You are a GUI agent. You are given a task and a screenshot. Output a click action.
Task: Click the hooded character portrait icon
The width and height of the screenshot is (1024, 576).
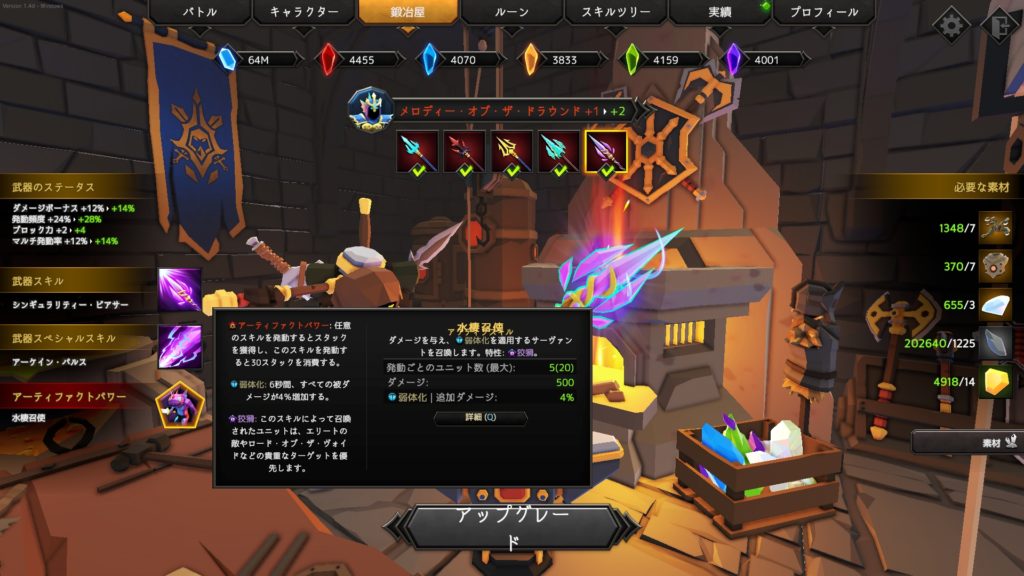369,108
